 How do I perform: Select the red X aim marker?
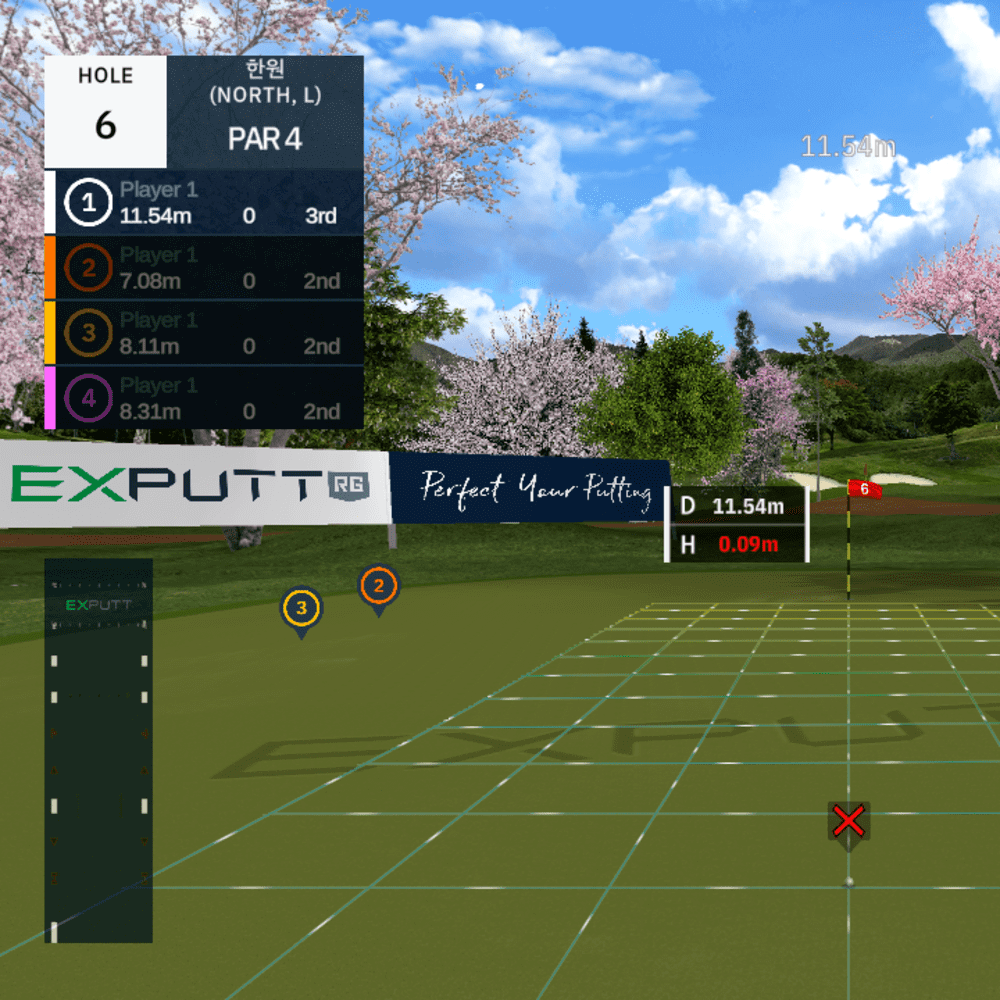pos(849,822)
